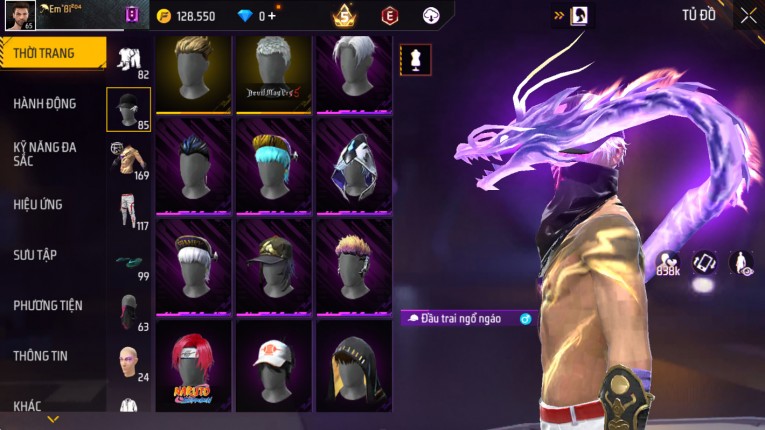
Task: Choose the Devil May Cry white hair
Action: click(273, 74)
